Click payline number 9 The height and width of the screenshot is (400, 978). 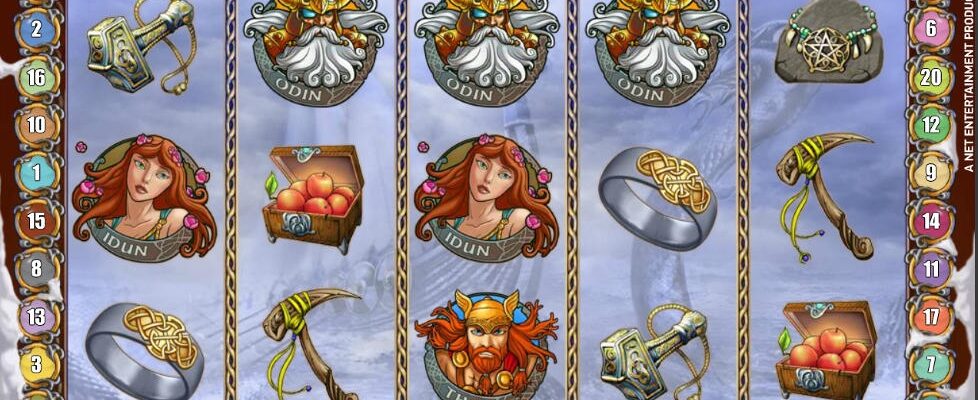pyautogui.click(x=931, y=173)
